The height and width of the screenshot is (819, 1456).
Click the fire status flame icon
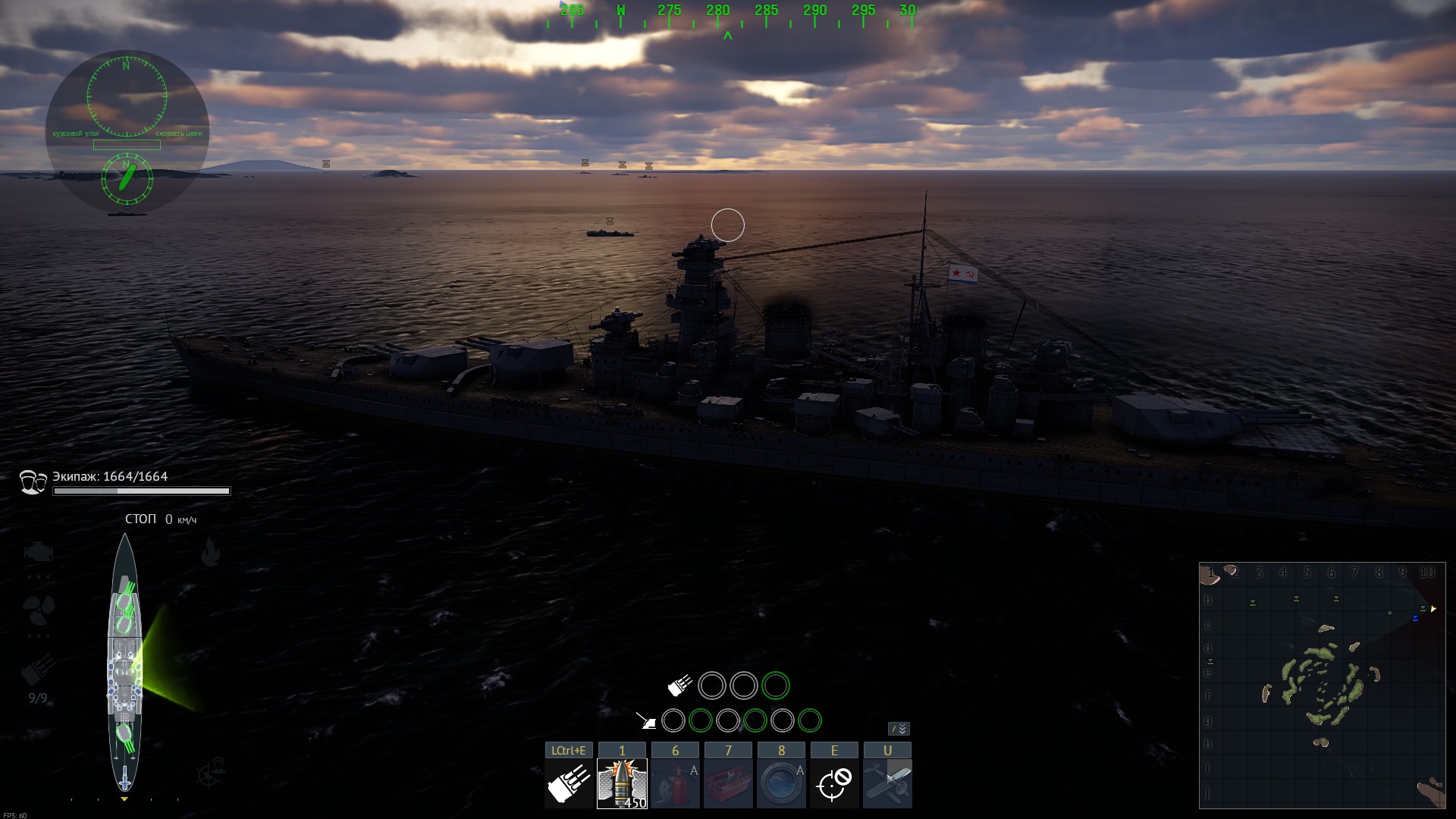(211, 552)
